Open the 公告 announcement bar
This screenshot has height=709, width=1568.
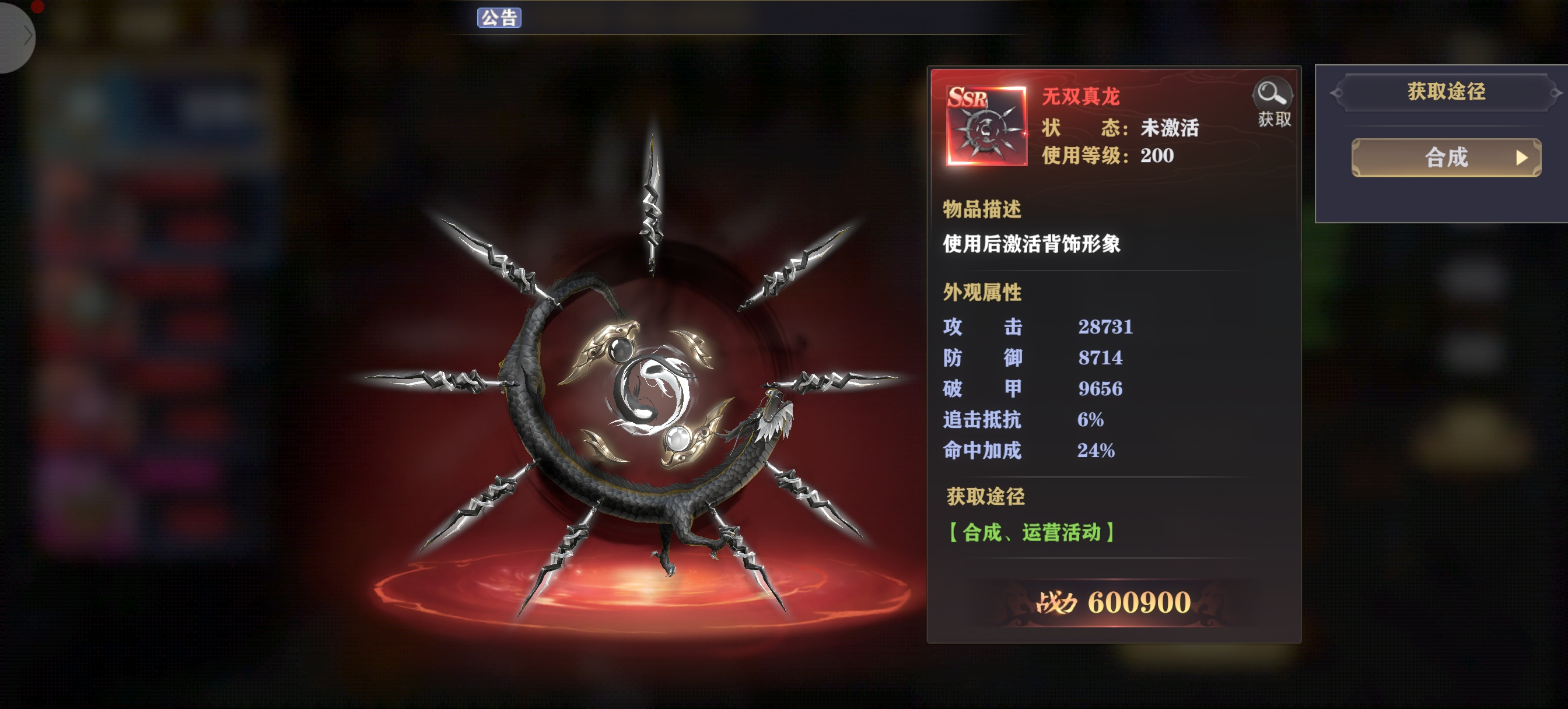499,17
